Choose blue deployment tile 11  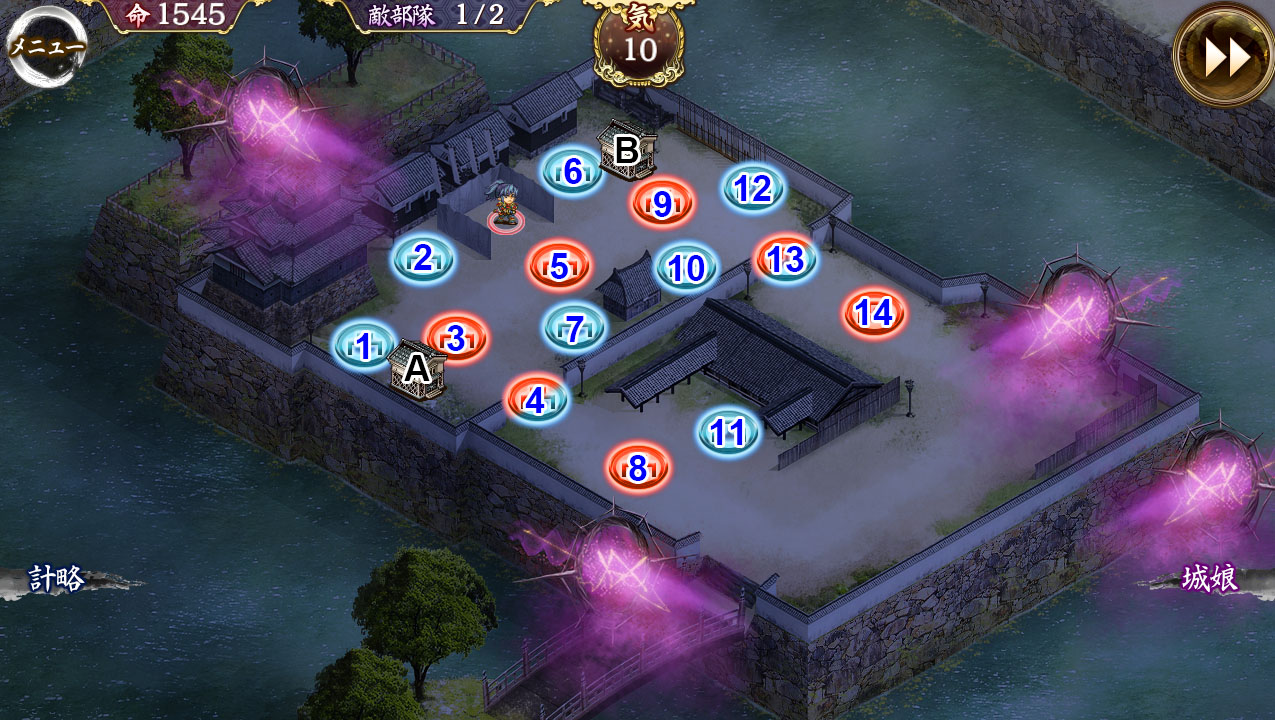[728, 432]
